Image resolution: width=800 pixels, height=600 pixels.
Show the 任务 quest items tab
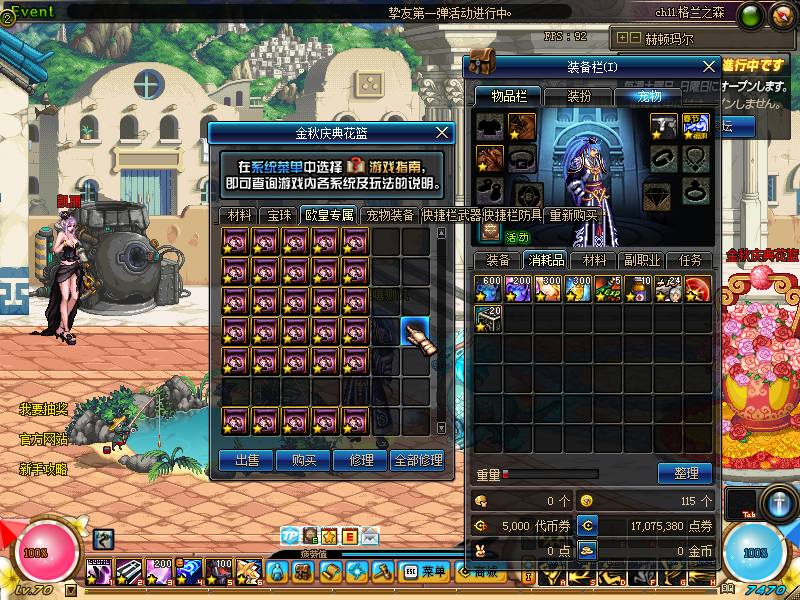pyautogui.click(x=690, y=260)
